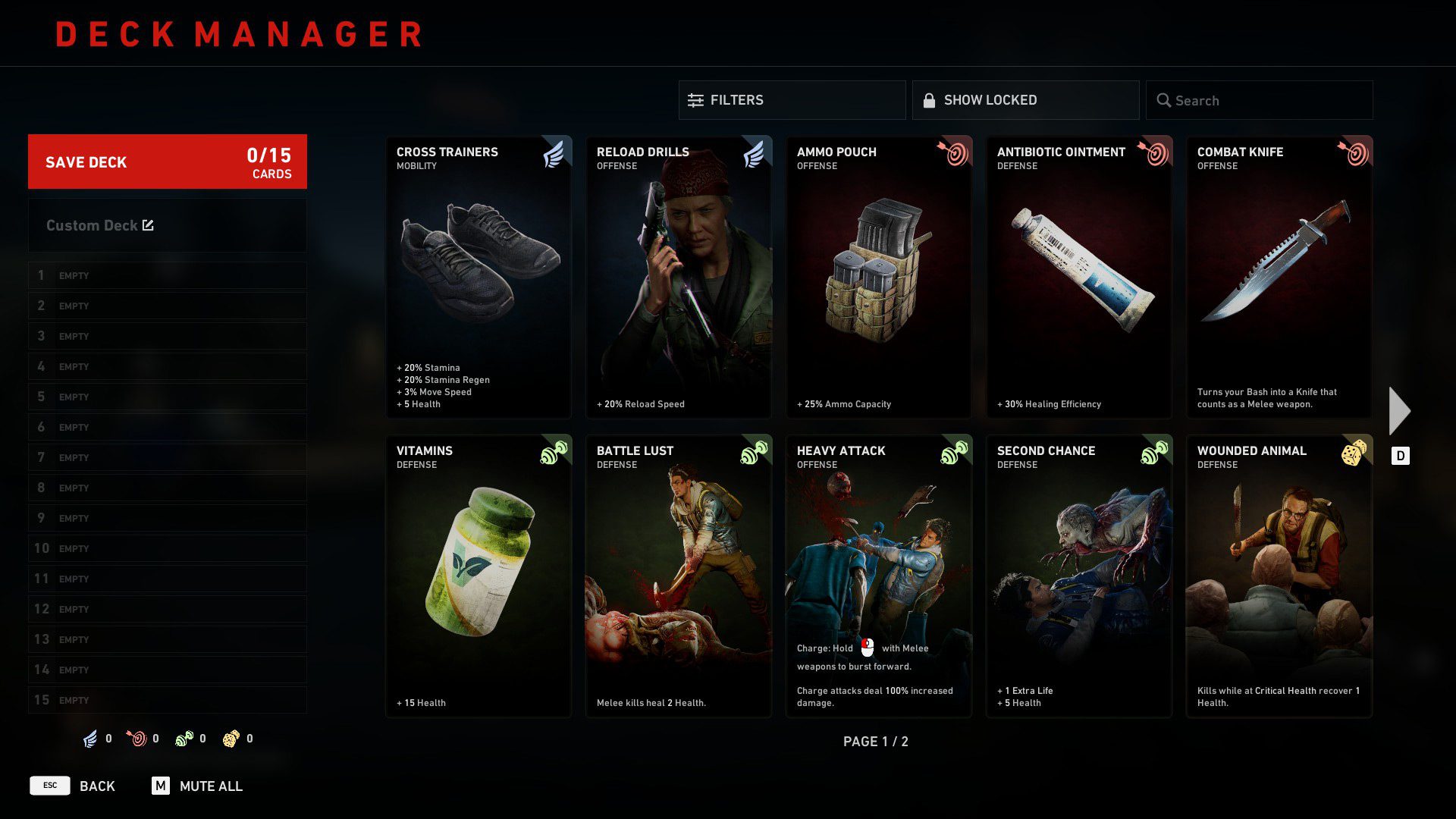Click Mute All at the bottom
Viewport: 1456px width, 819px height.
click(210, 786)
